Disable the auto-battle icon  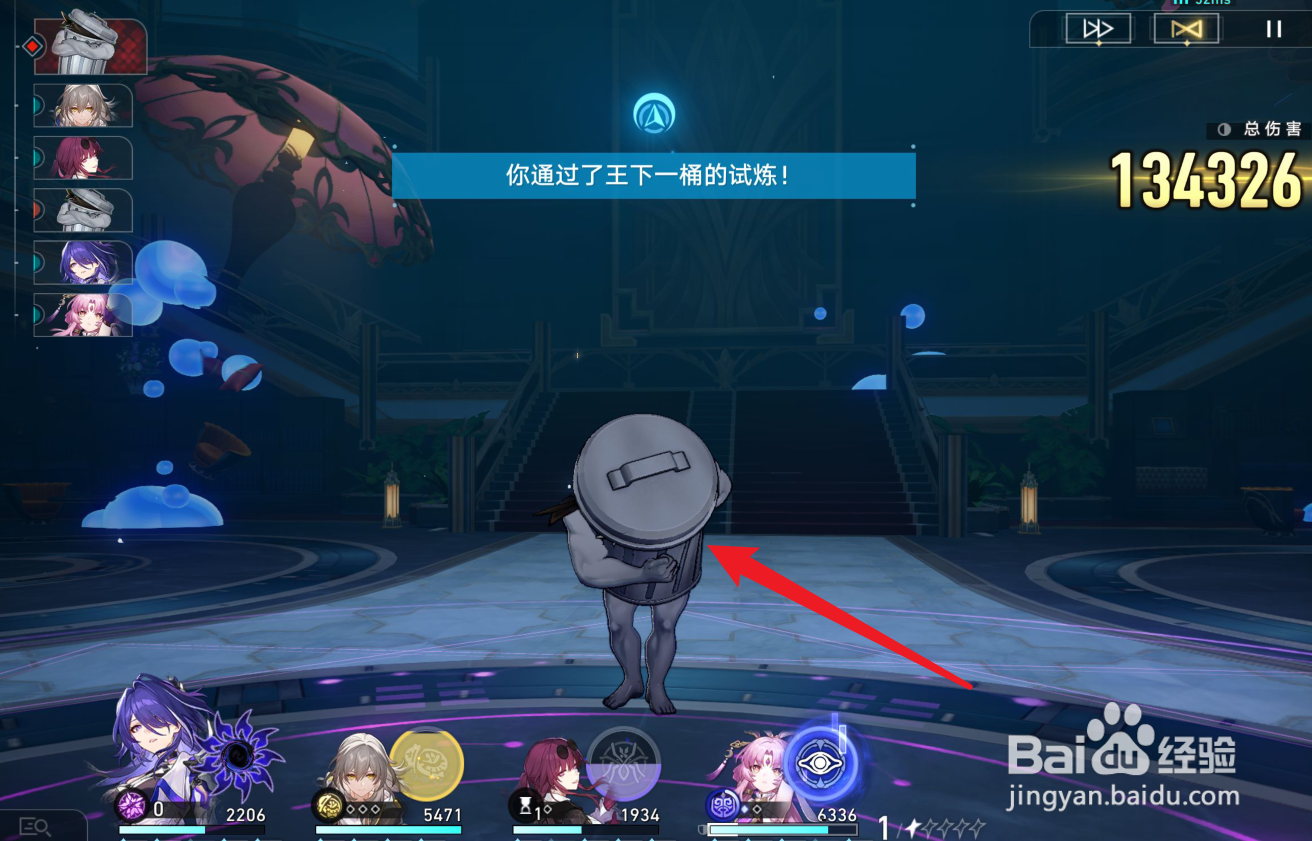point(1186,28)
